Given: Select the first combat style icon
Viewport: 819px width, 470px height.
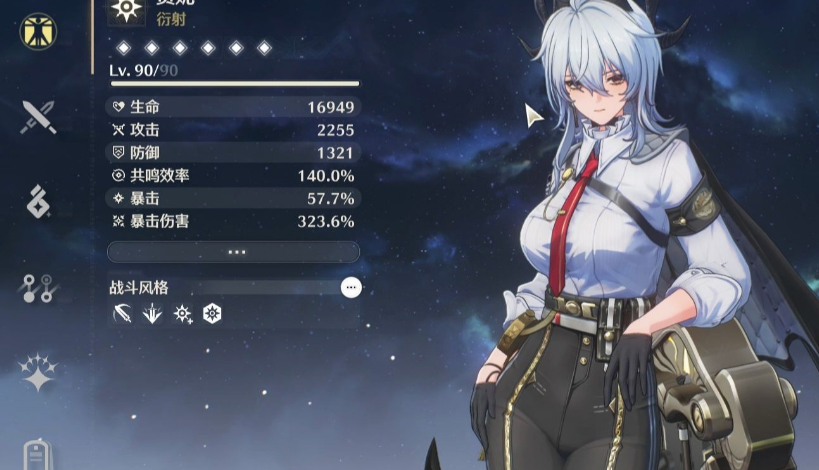Looking at the screenshot, I should (122, 314).
